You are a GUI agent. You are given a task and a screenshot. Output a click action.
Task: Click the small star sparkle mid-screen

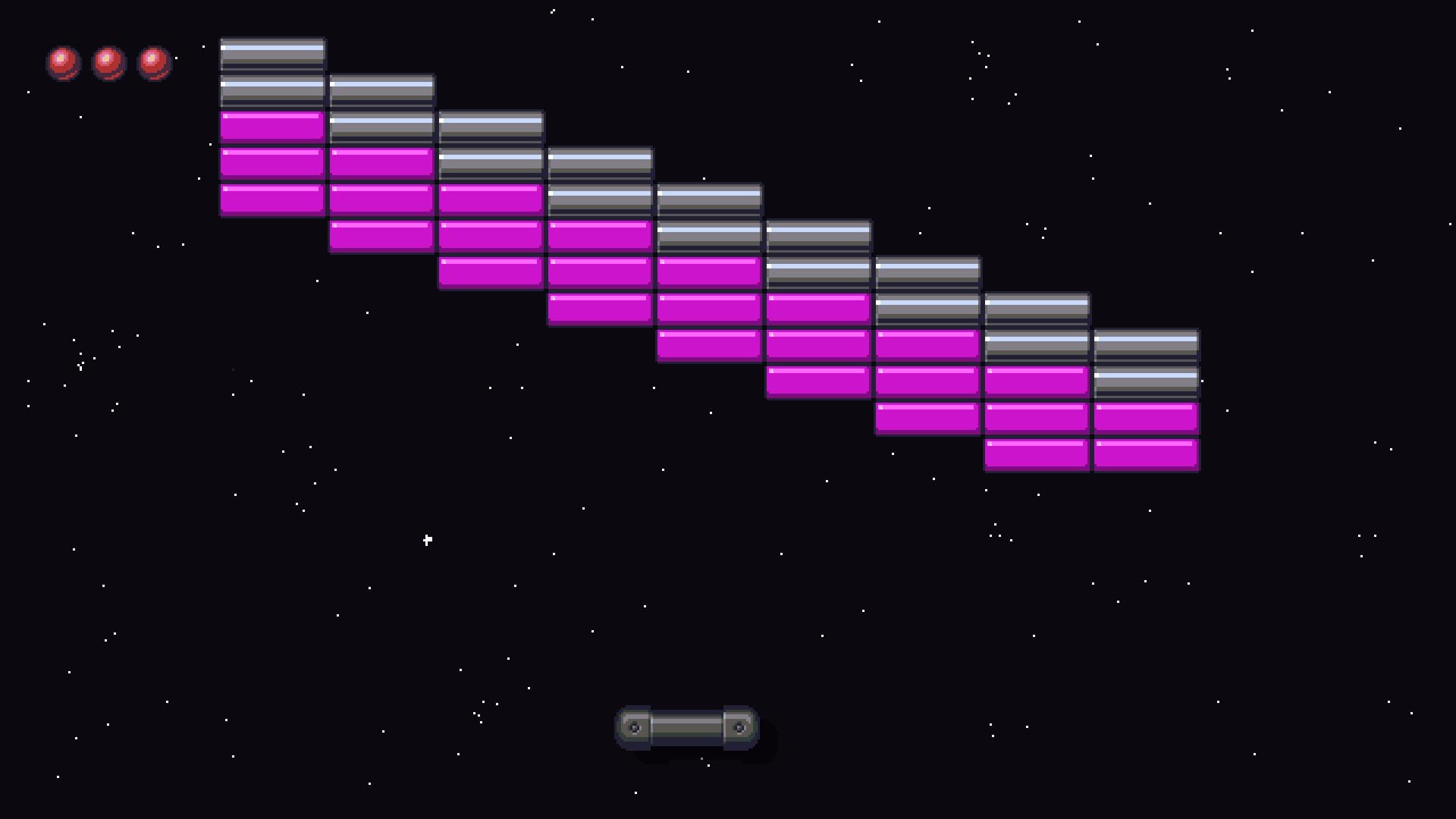426,539
